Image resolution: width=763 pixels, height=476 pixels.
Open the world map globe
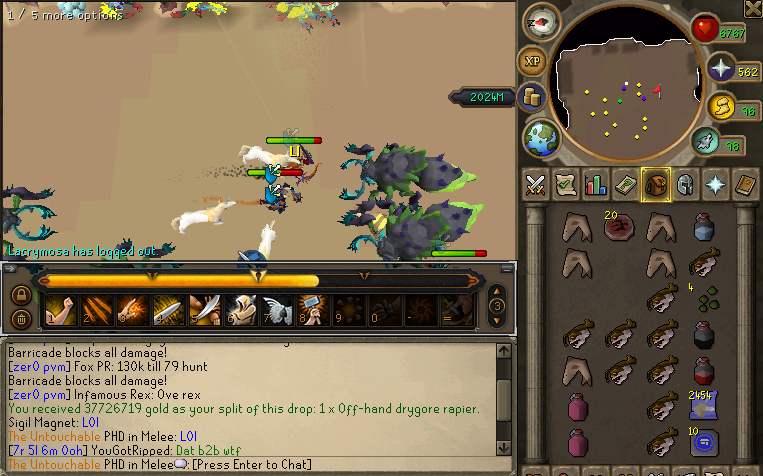pyautogui.click(x=541, y=136)
